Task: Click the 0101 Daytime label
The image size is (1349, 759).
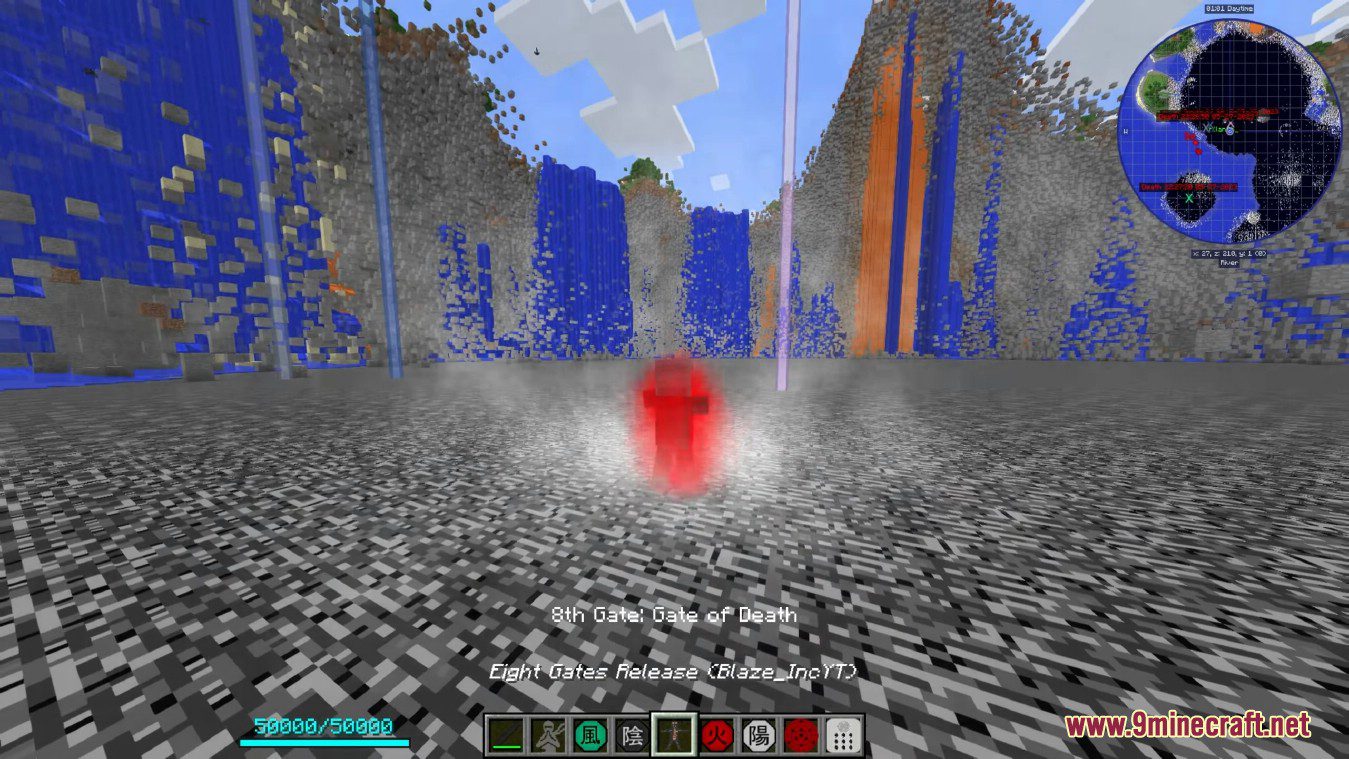Action: tap(1229, 7)
